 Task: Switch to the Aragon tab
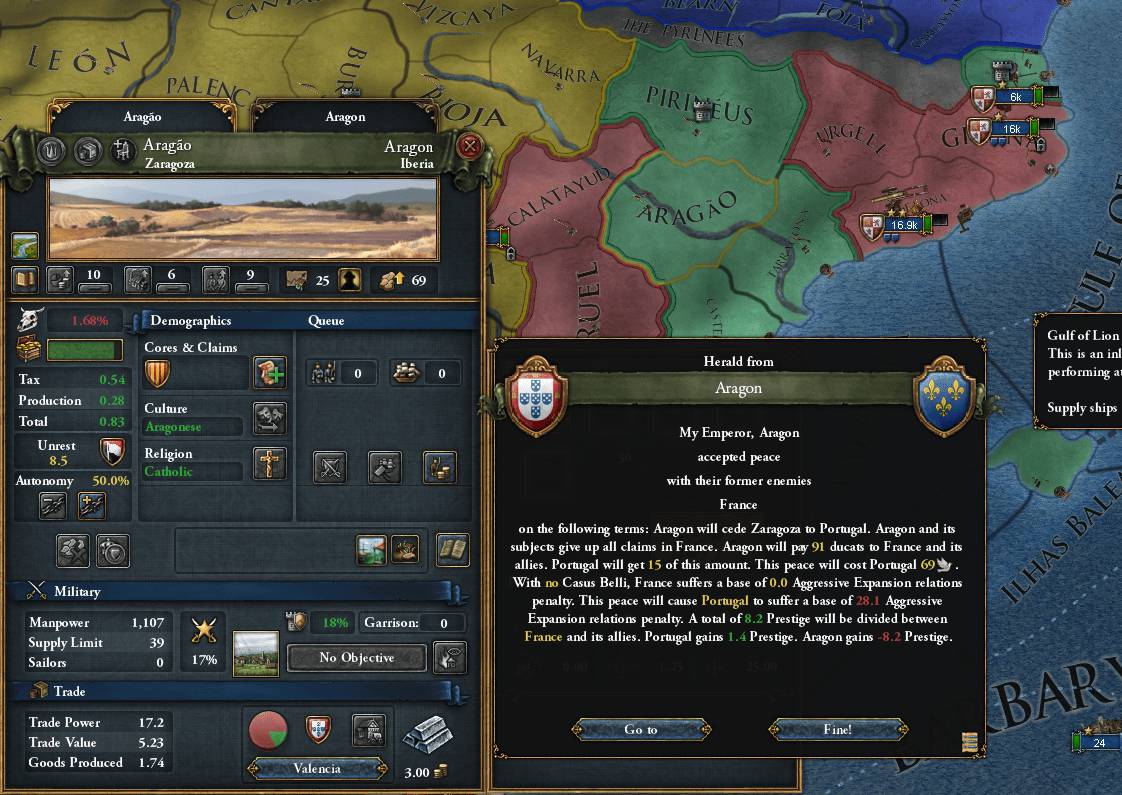point(345,117)
